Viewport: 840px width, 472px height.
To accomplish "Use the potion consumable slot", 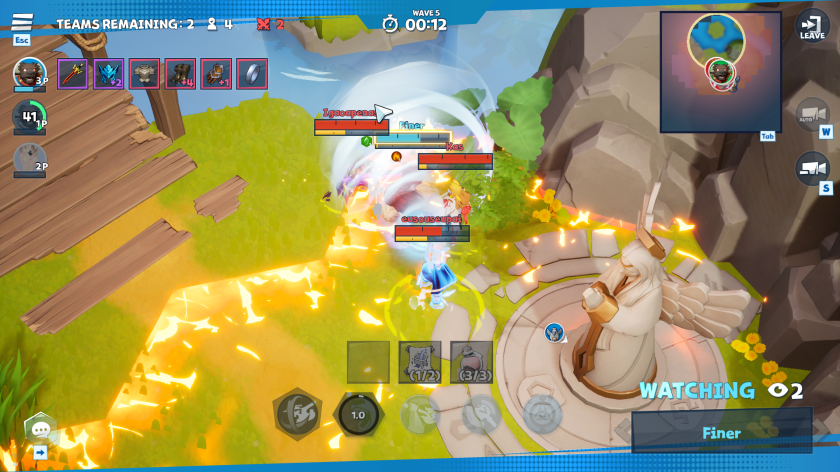I will coord(471,361).
